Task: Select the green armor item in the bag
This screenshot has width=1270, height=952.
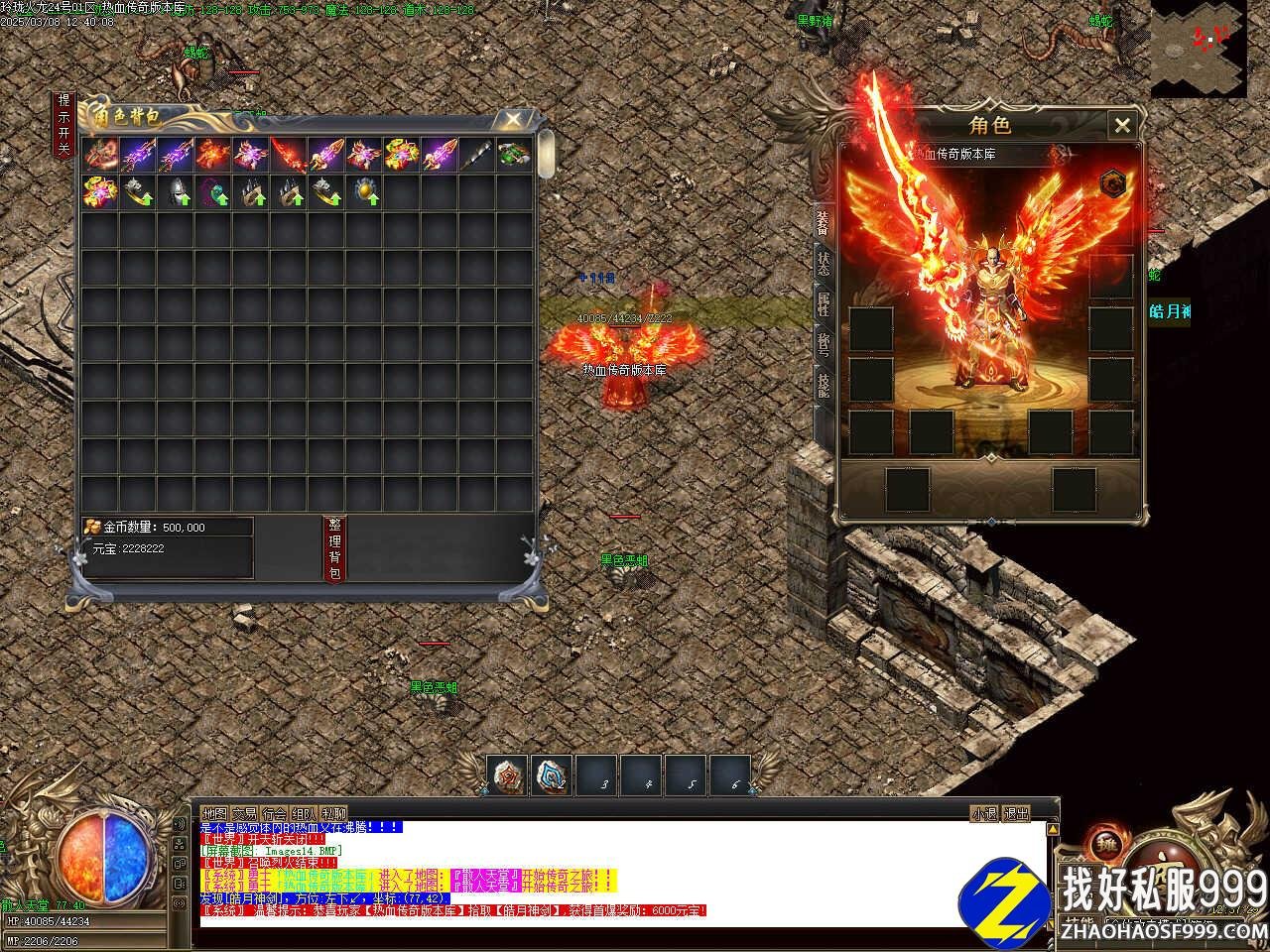Action: click(512, 154)
